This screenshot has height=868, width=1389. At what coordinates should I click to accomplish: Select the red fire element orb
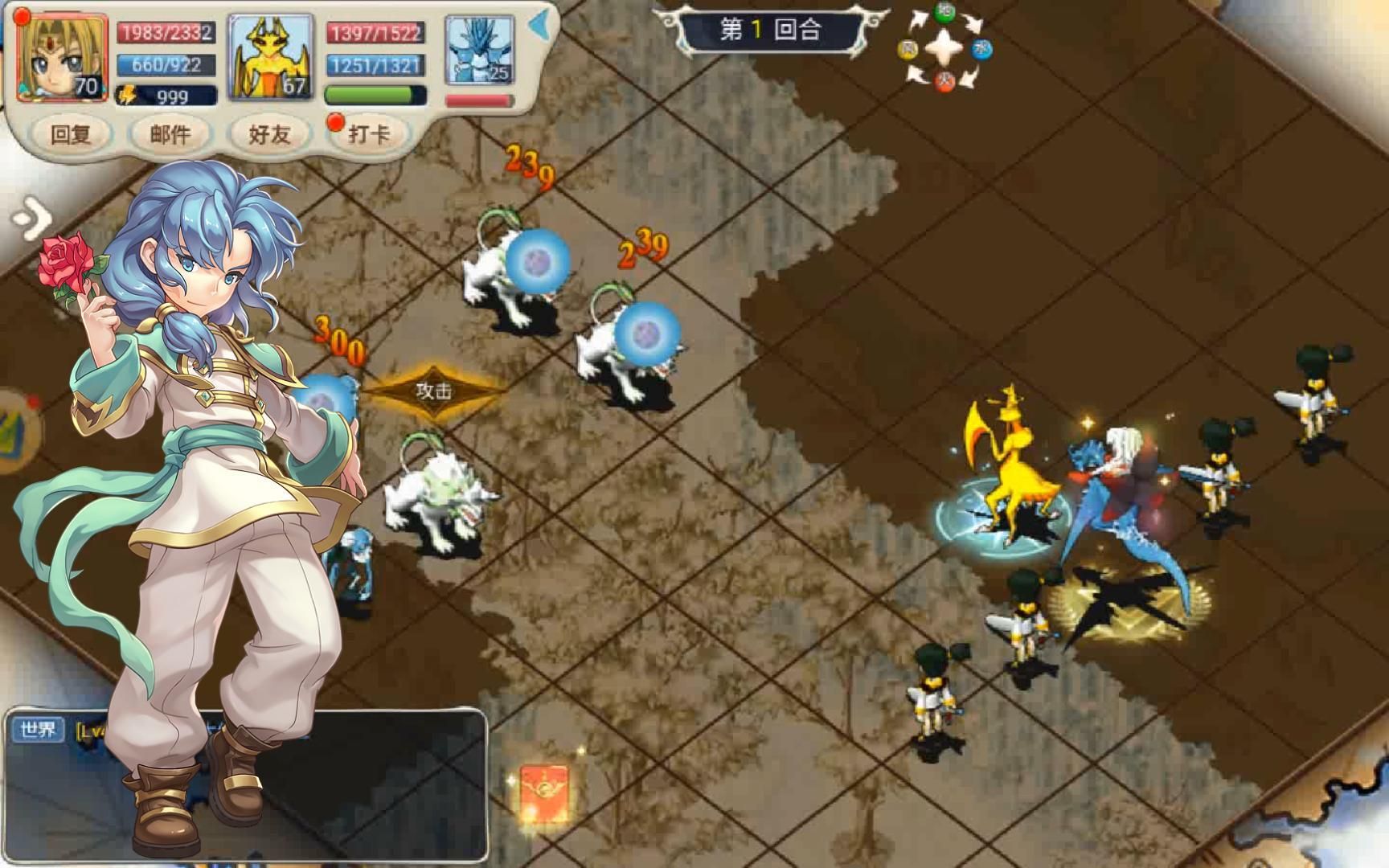click(x=944, y=83)
